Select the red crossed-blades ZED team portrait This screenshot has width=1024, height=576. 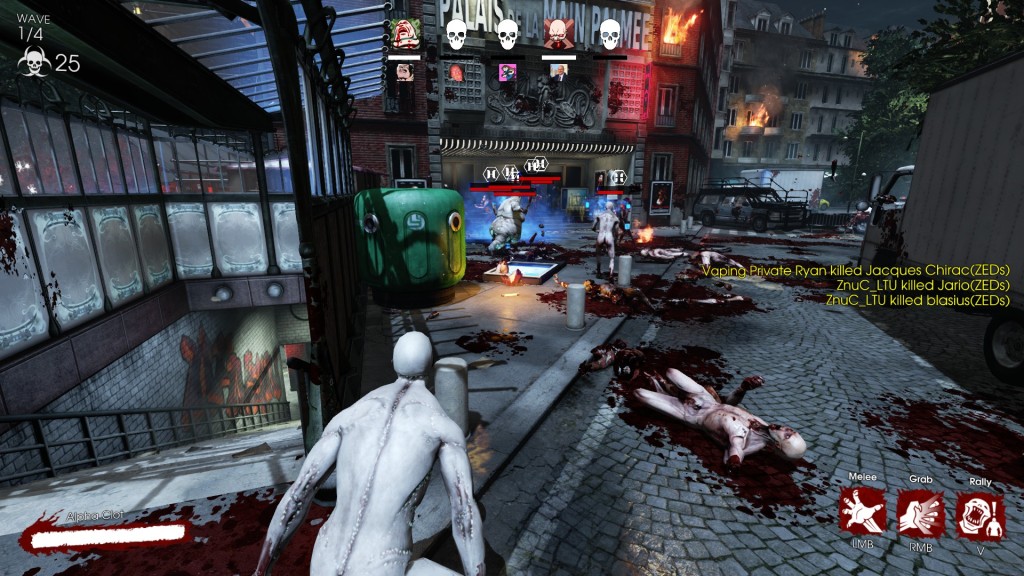558,34
